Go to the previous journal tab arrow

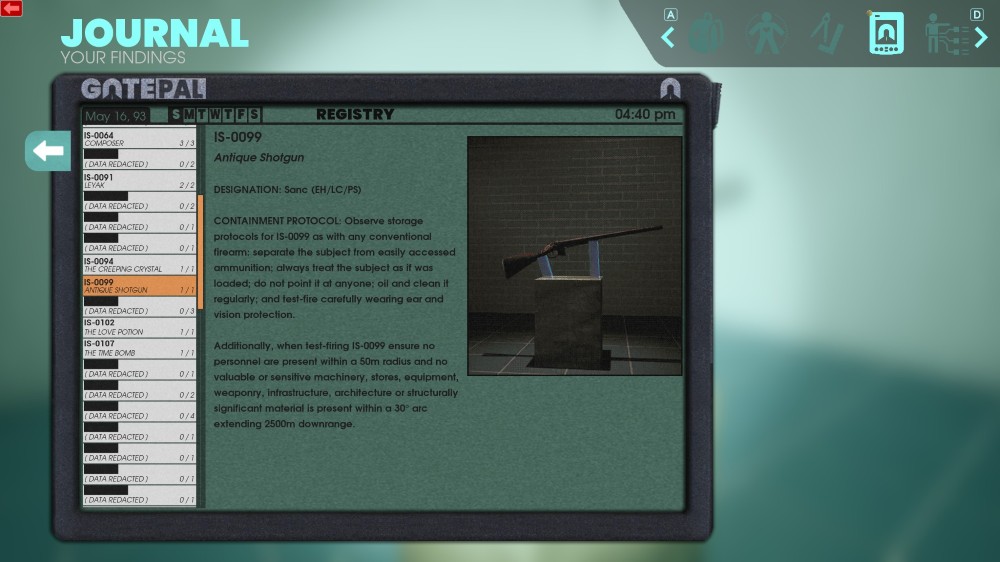[x=668, y=38]
